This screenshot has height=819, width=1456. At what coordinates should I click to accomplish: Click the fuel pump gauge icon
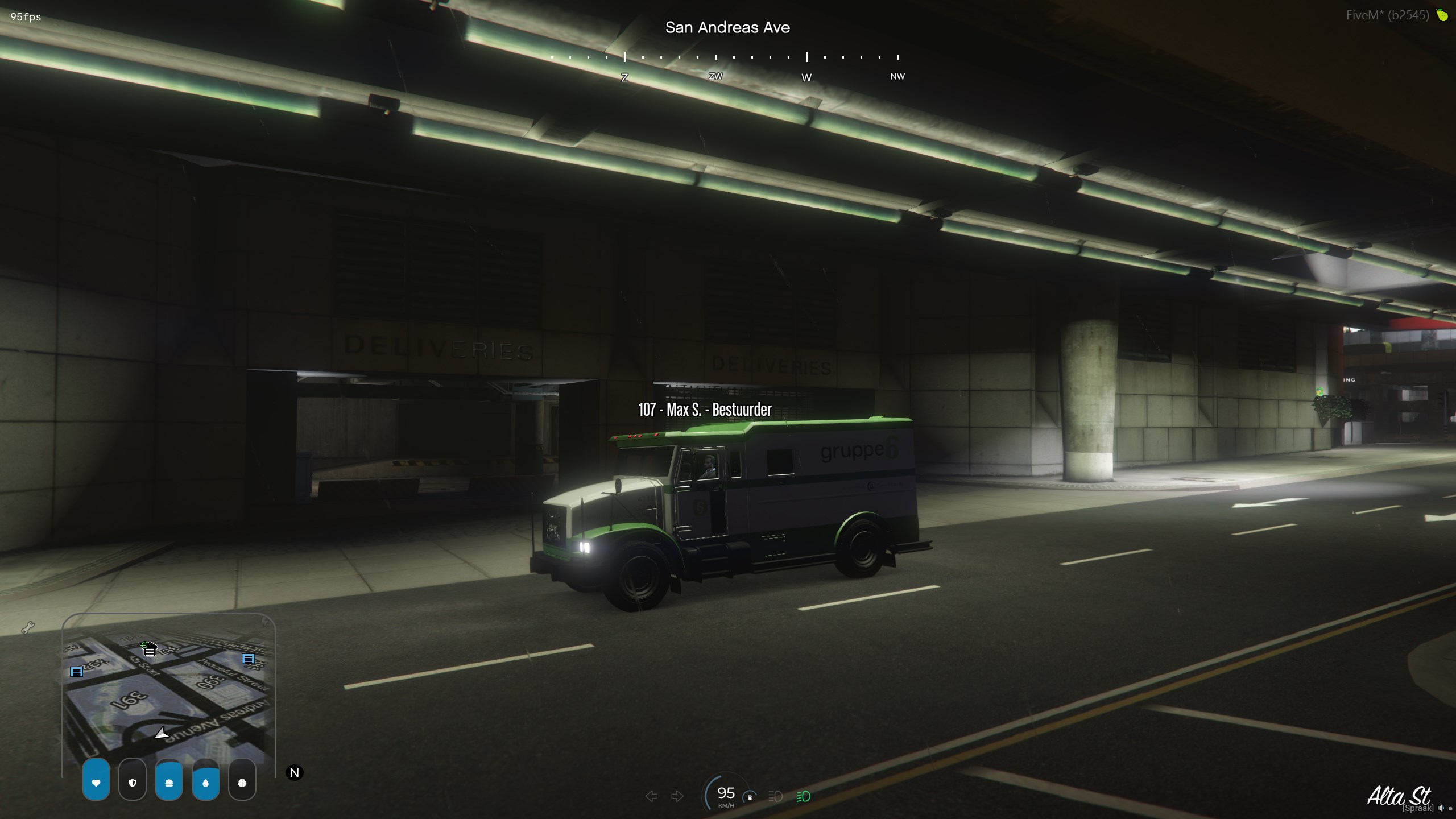coord(750,797)
